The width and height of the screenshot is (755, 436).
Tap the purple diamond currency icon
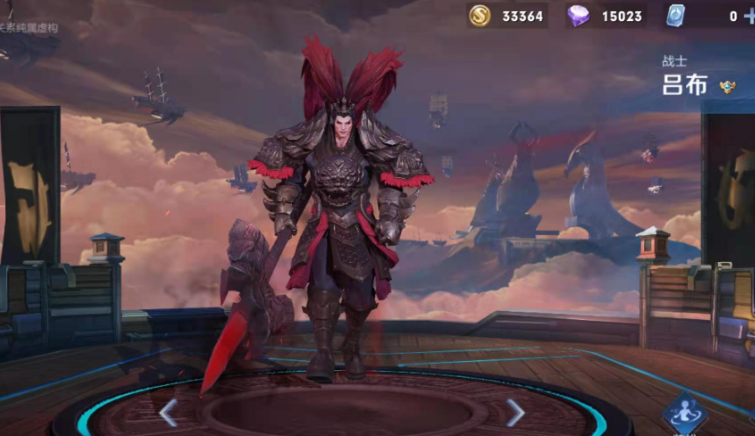click(x=578, y=16)
